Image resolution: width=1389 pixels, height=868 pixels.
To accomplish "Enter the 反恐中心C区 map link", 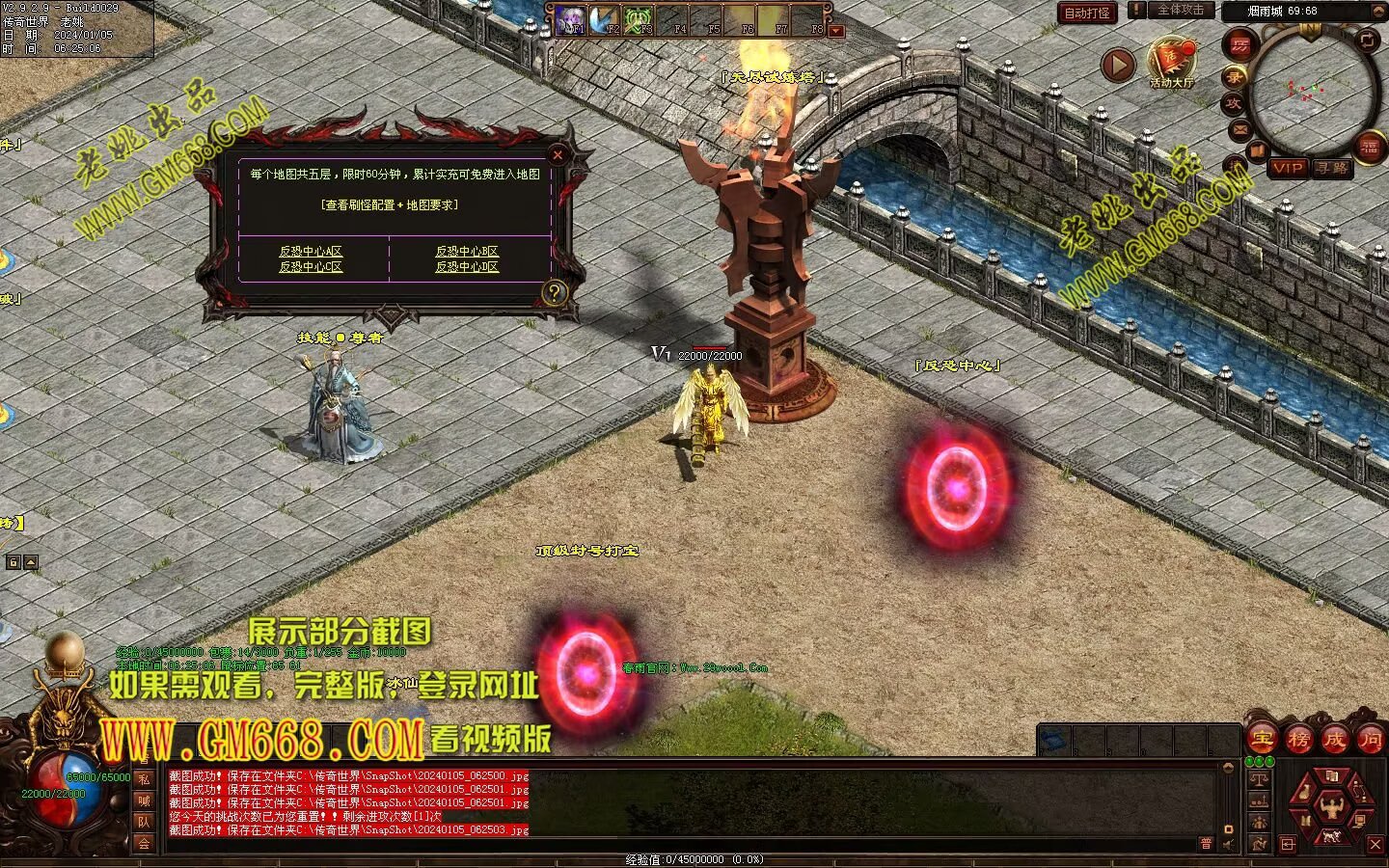I will (x=311, y=267).
